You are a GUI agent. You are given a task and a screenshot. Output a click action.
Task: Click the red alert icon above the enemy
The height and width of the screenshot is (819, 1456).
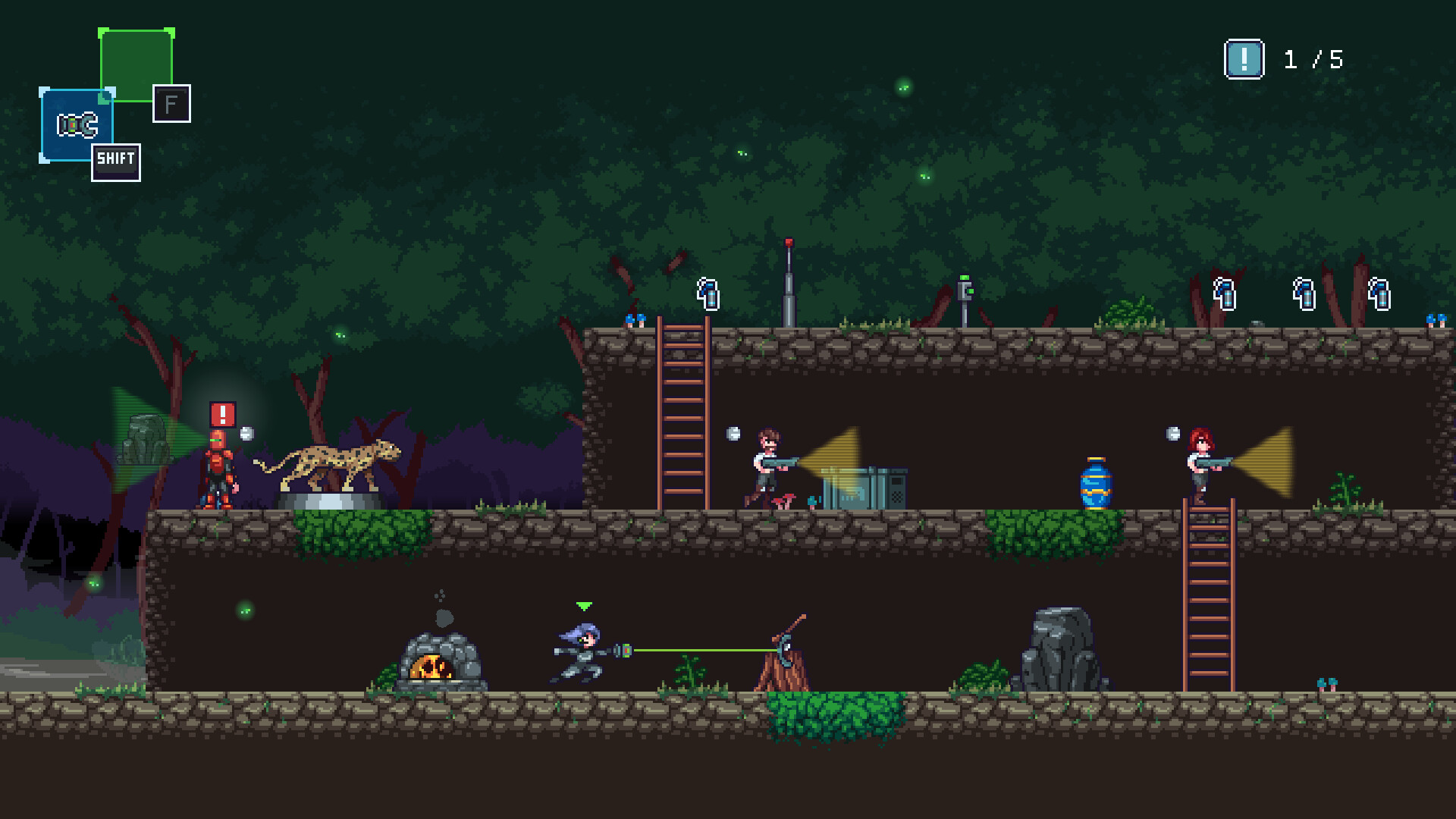221,415
